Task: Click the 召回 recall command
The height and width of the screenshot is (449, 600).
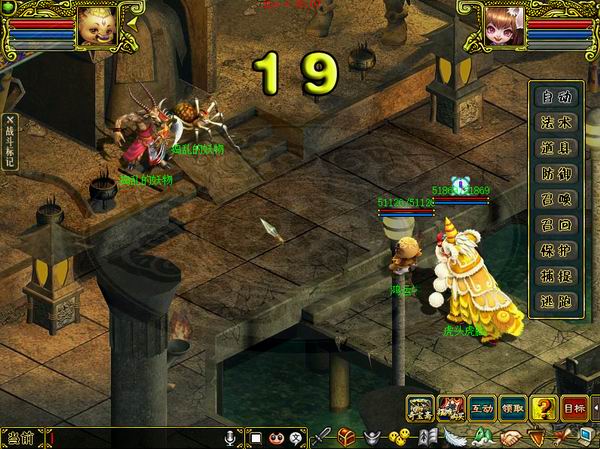Action: click(x=555, y=222)
